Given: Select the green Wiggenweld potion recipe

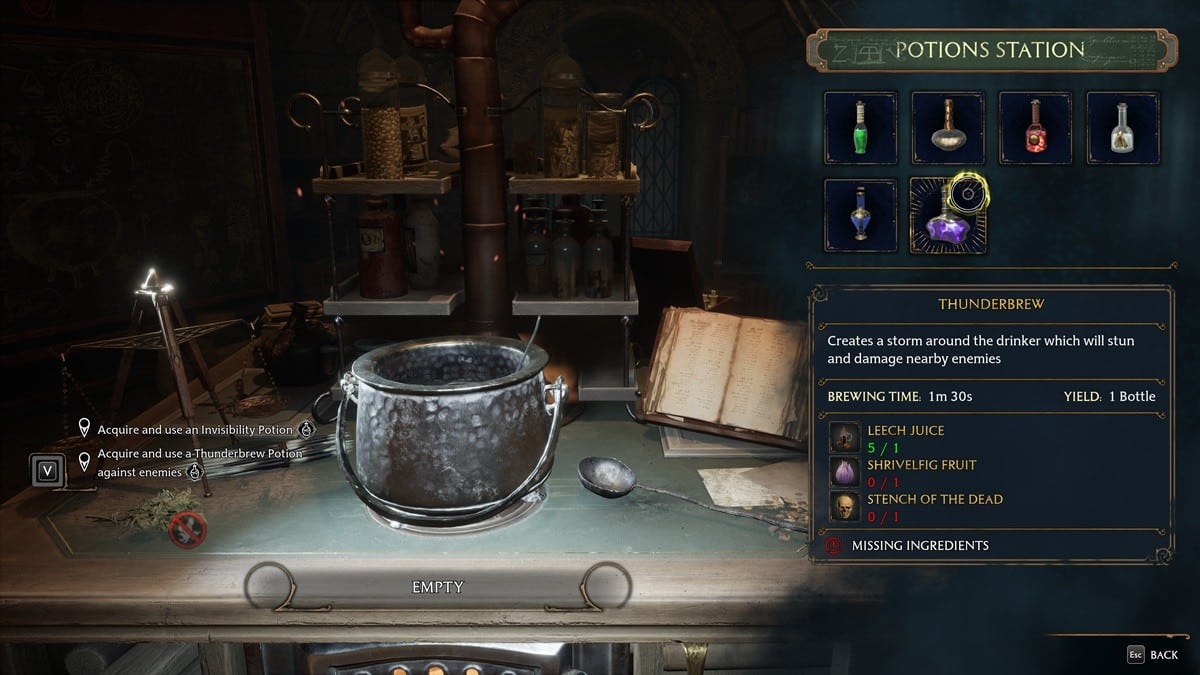Looking at the screenshot, I should click(x=860, y=128).
